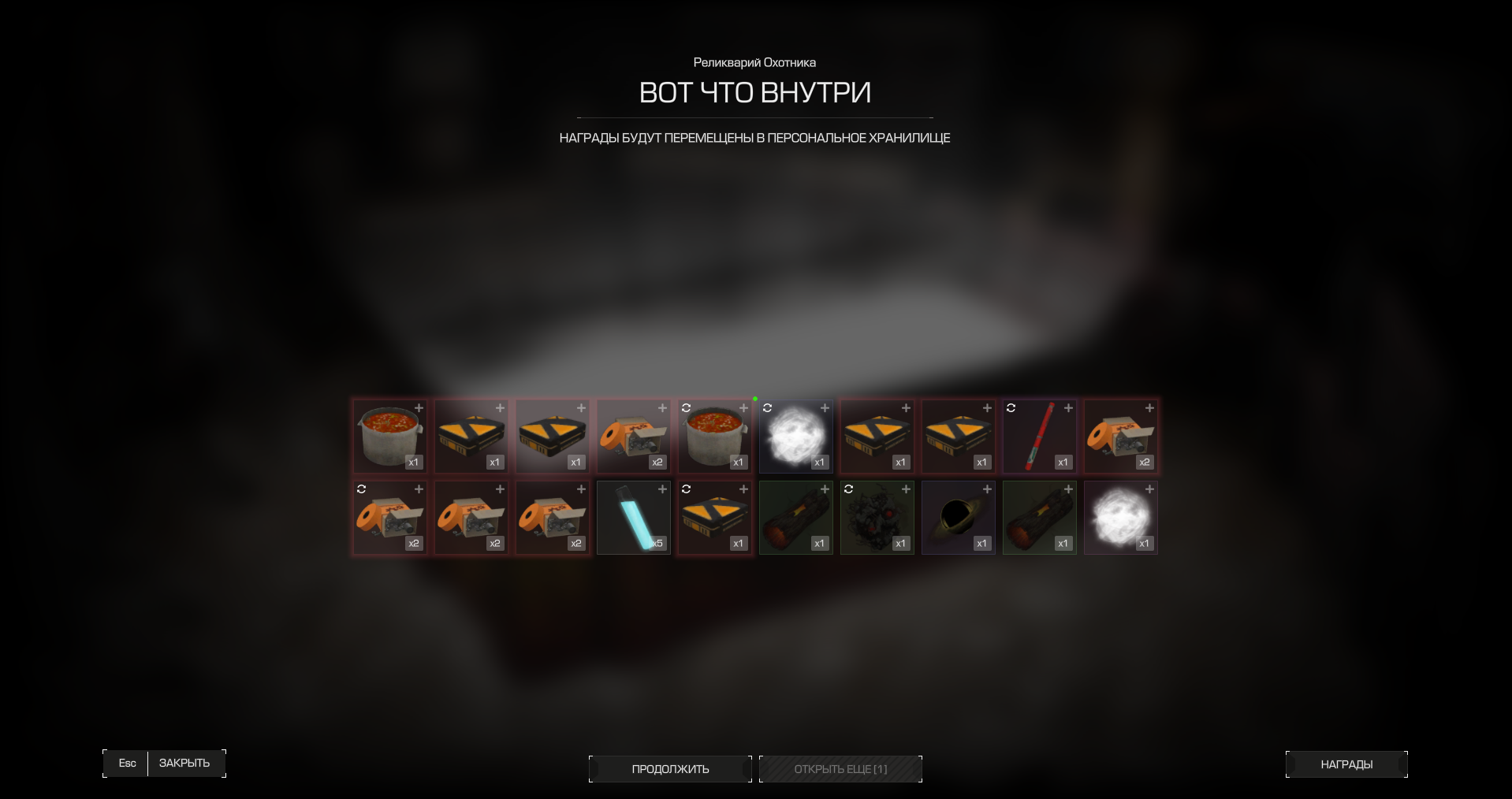The image size is (1512, 799).
Task: Select the glowing cyan tube x5 slot
Action: (x=634, y=518)
